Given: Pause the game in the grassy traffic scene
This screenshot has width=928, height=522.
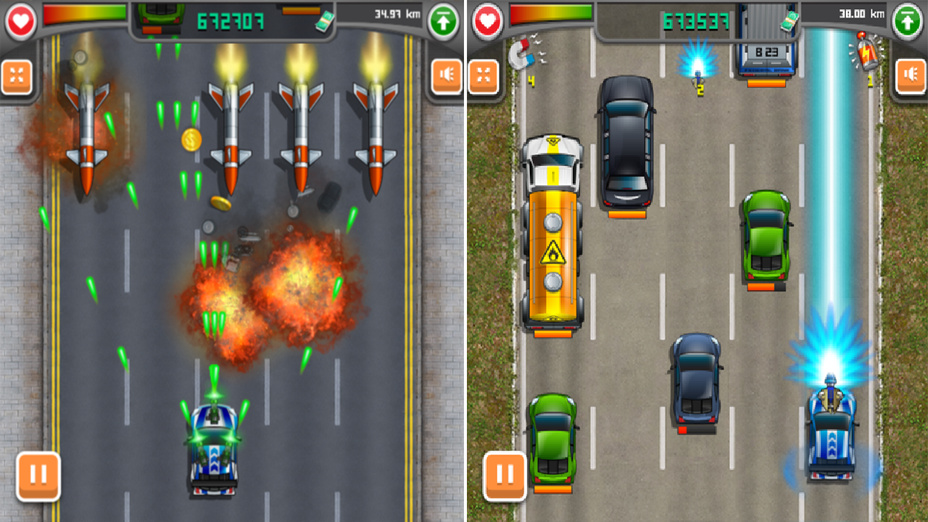Looking at the screenshot, I should pos(505,476).
